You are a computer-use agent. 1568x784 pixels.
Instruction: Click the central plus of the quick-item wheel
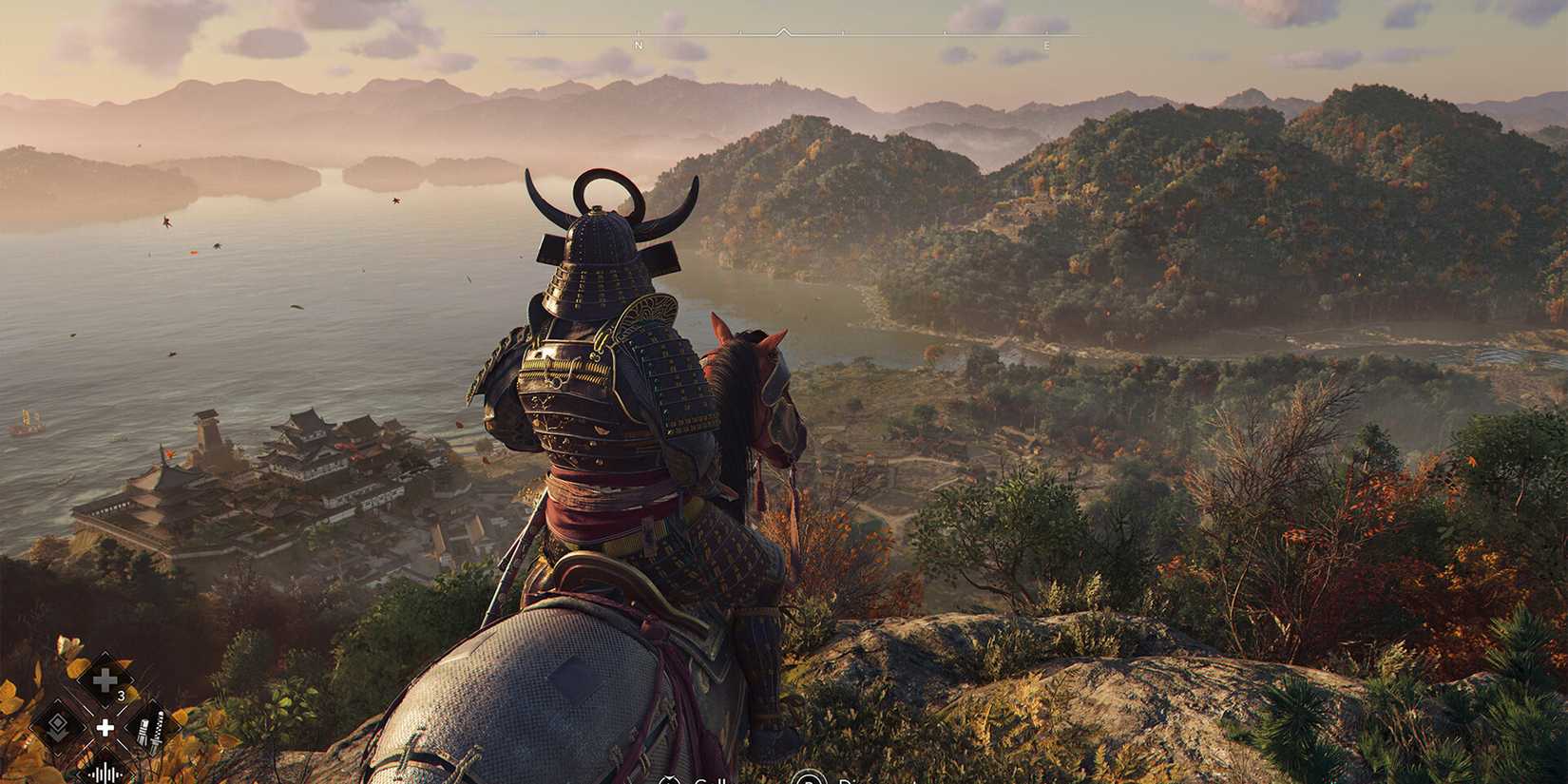point(105,728)
